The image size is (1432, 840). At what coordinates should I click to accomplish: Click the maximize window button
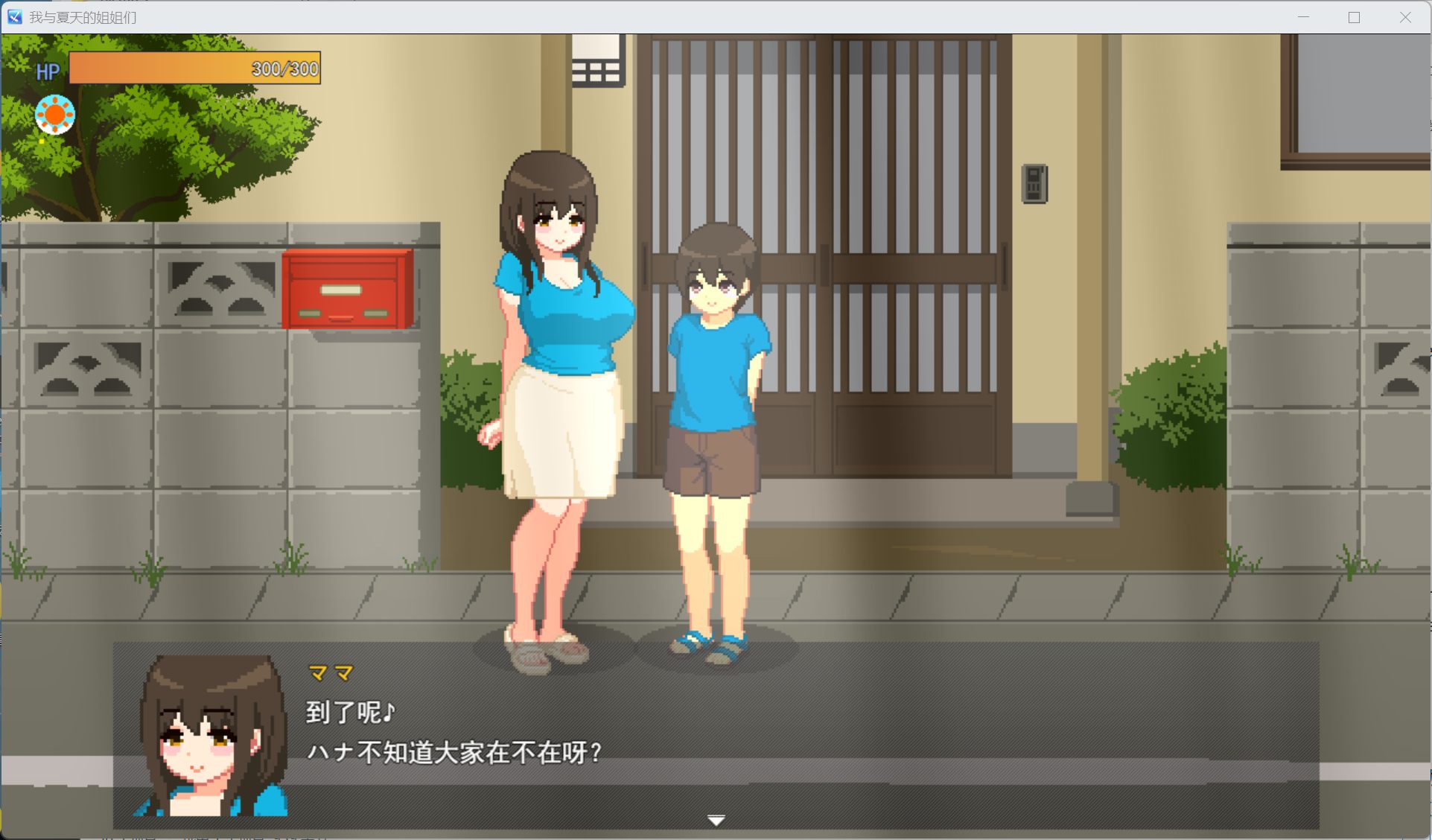tap(1354, 16)
